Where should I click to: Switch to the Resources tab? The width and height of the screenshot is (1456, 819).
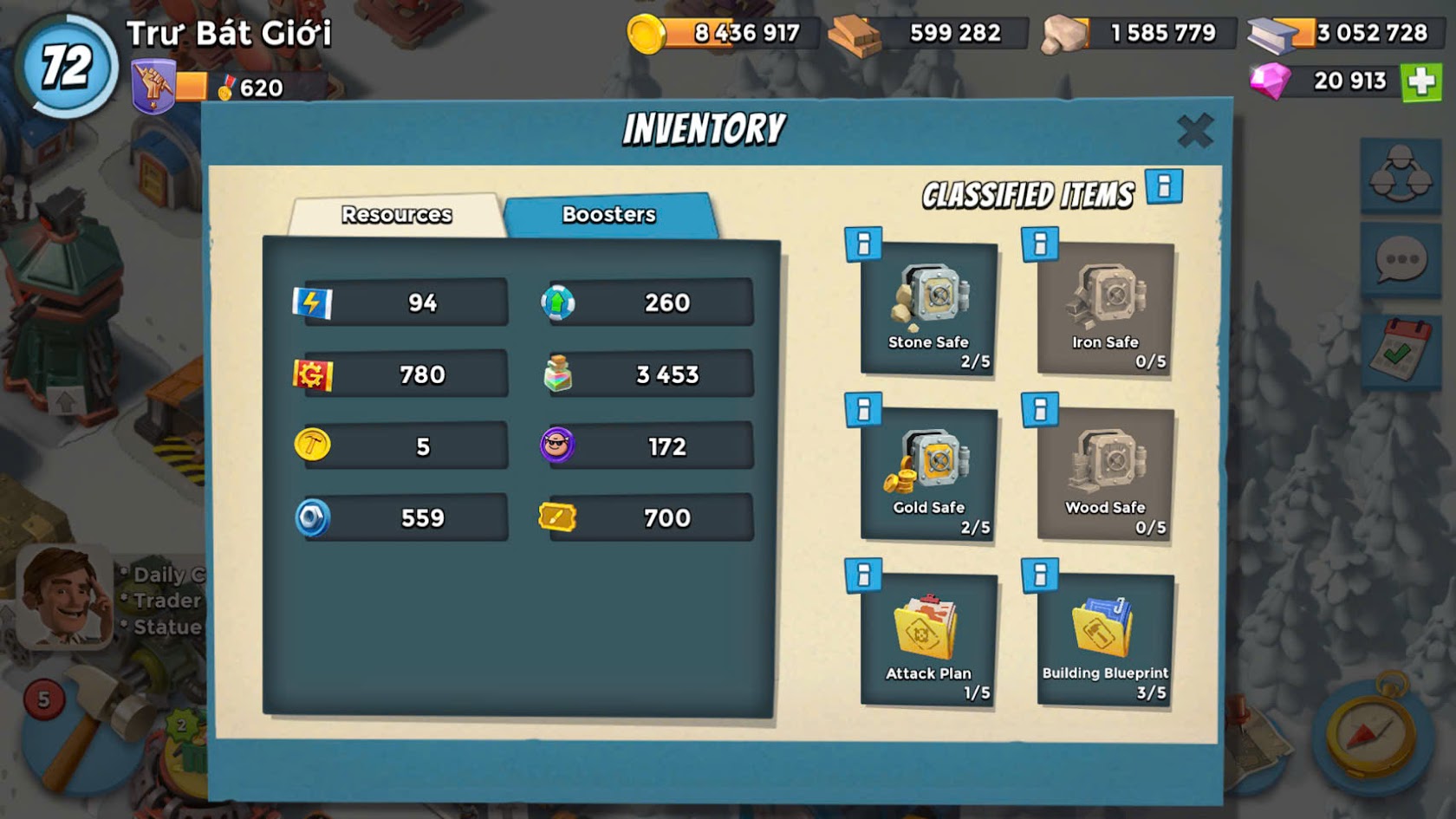coord(396,214)
